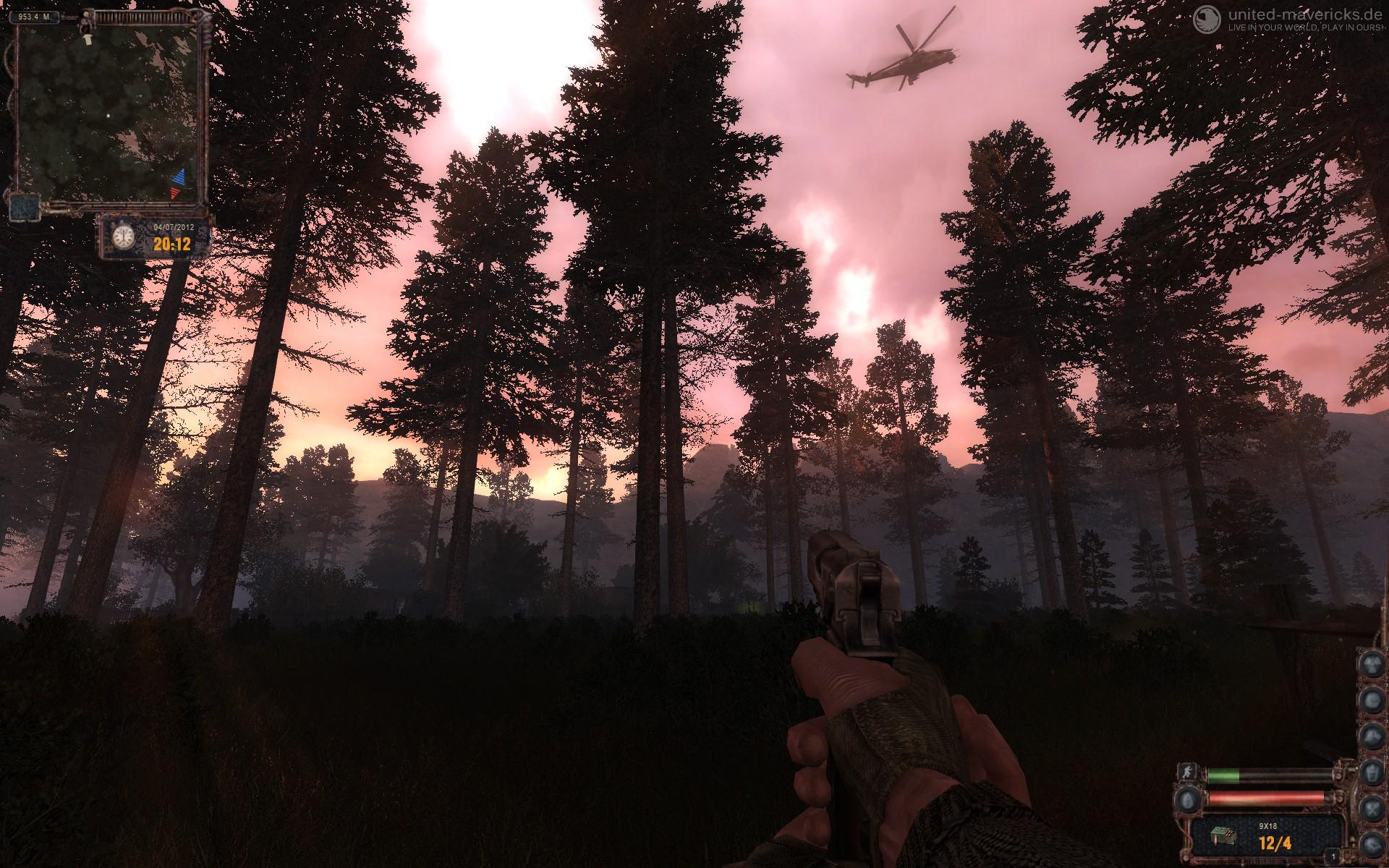Click the radiation trefoil status icon
This screenshot has height=868, width=1389.
pyautogui.click(x=1371, y=663)
